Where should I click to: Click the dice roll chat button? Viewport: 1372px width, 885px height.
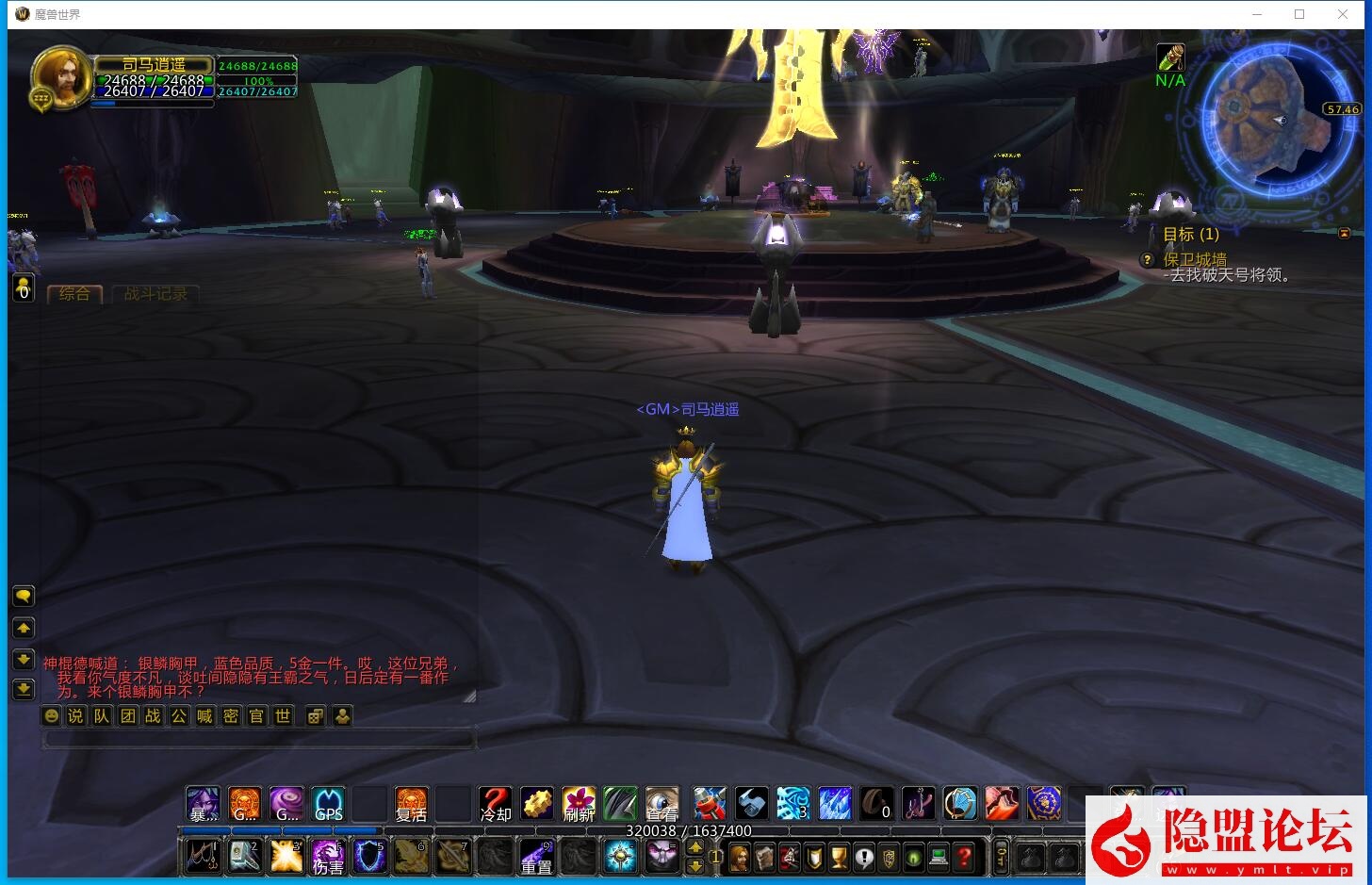[x=316, y=716]
